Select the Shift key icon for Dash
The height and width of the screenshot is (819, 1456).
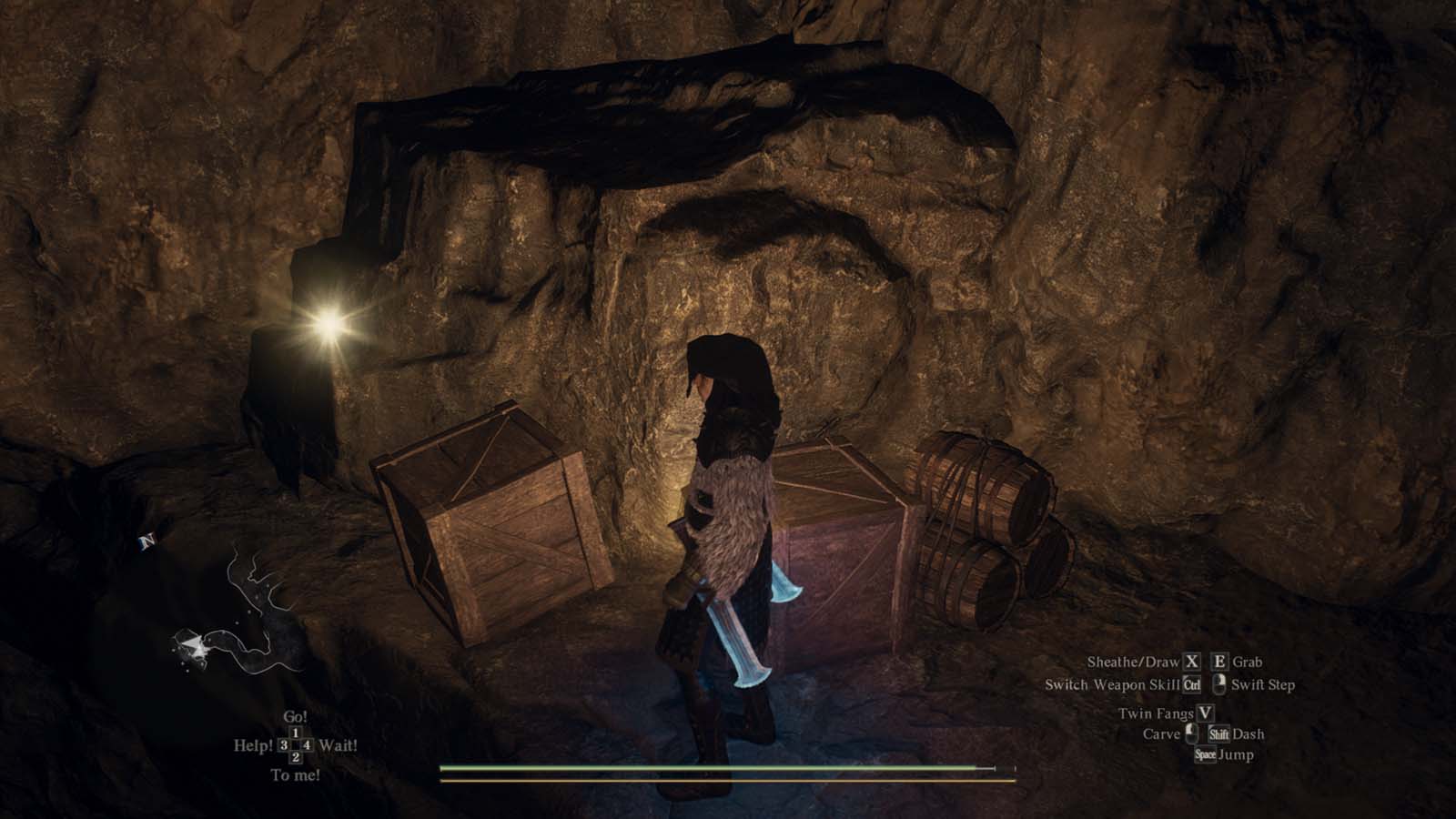point(1219,735)
